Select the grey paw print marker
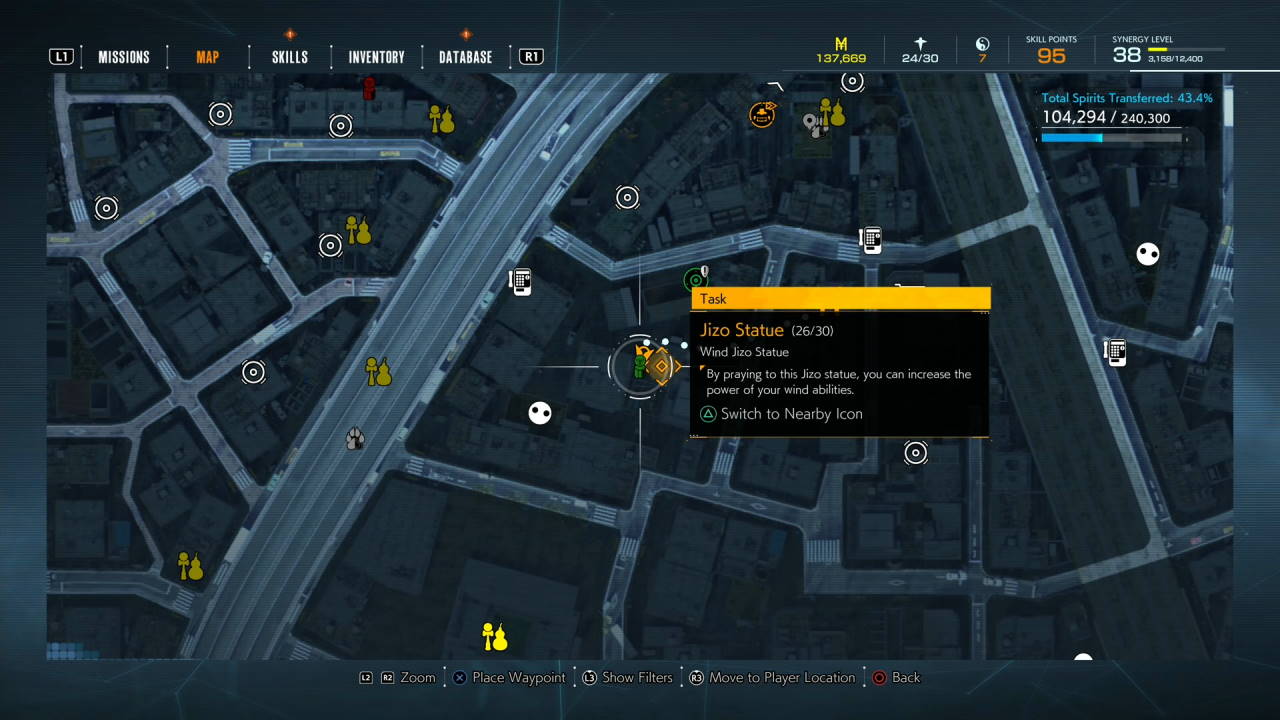Screen dimensions: 1280x720 coord(354,438)
